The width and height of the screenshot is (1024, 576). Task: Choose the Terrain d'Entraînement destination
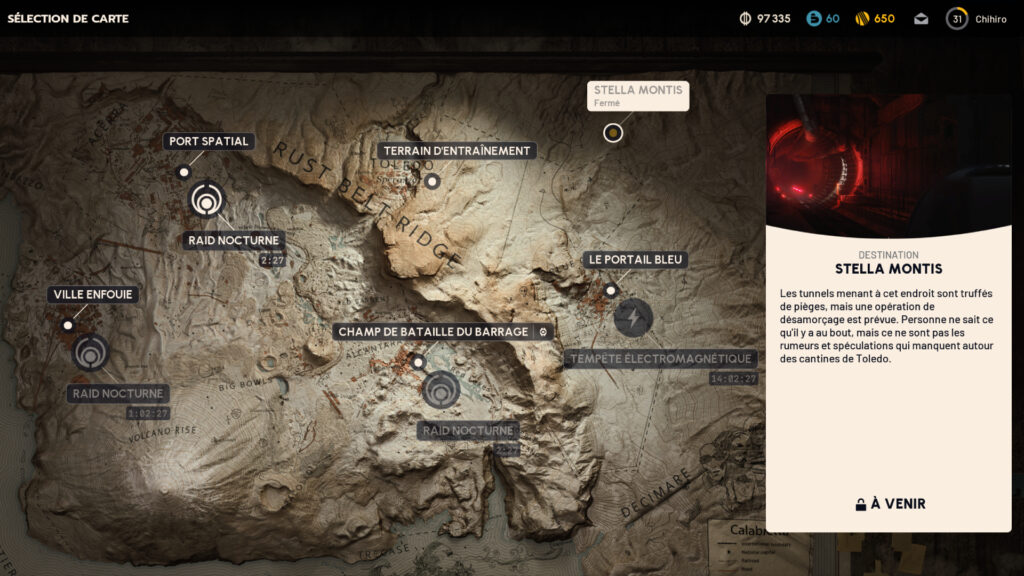(x=457, y=151)
